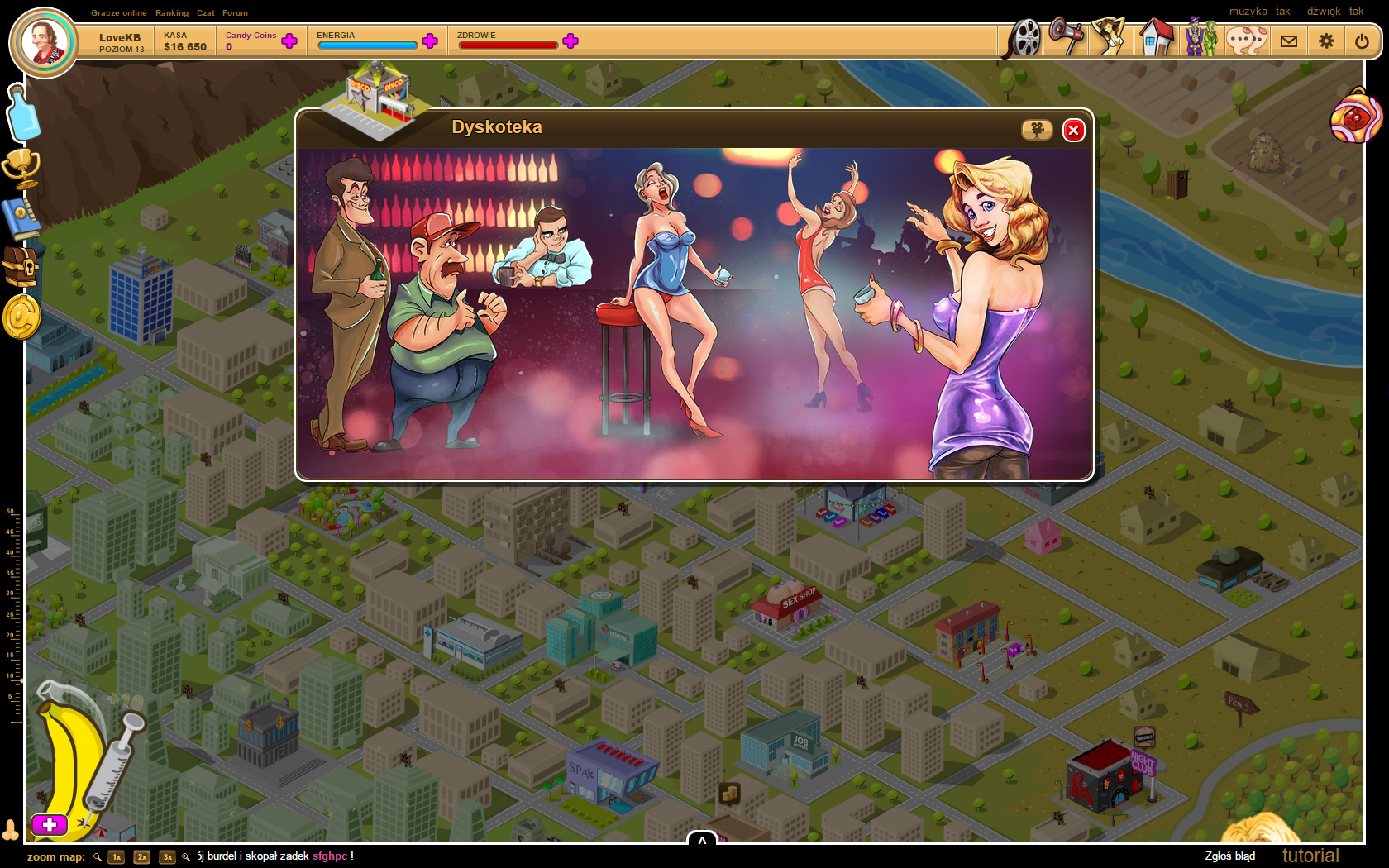Image resolution: width=1389 pixels, height=868 pixels.
Task: Click the camera button in the Dyskoteka header
Action: 1037,130
